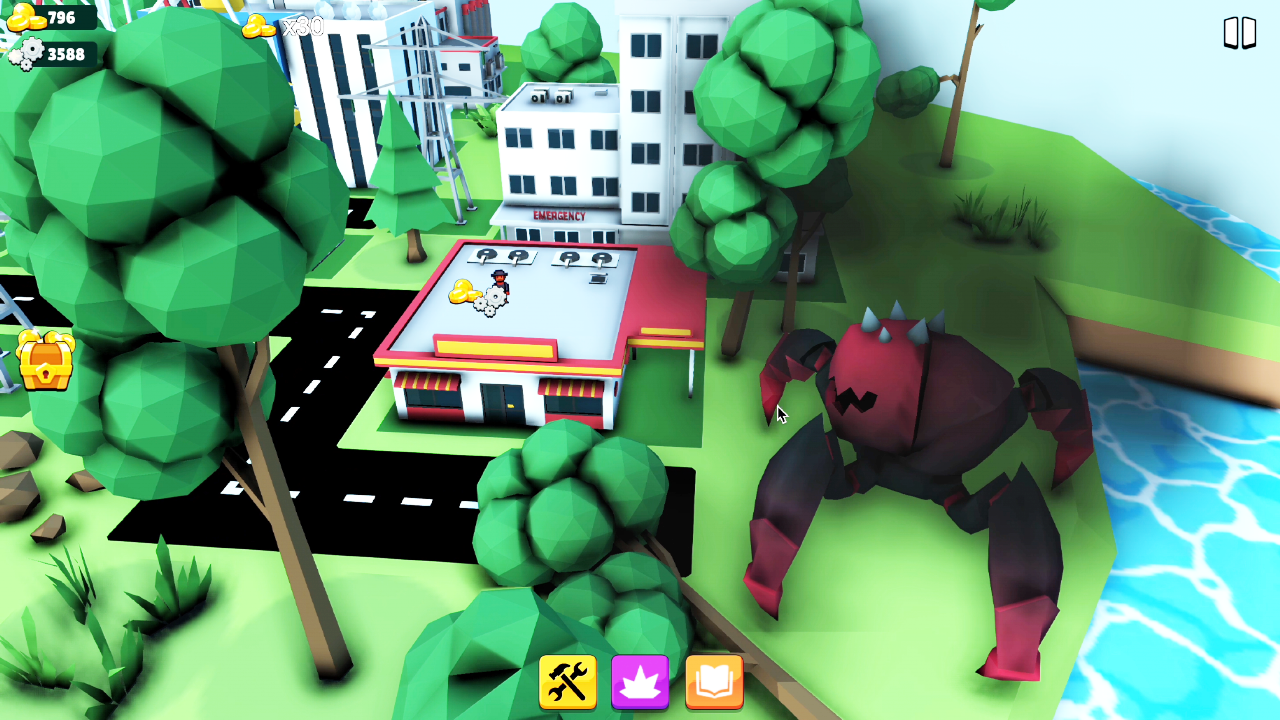Click the coin icon next to 796

point(27,16)
